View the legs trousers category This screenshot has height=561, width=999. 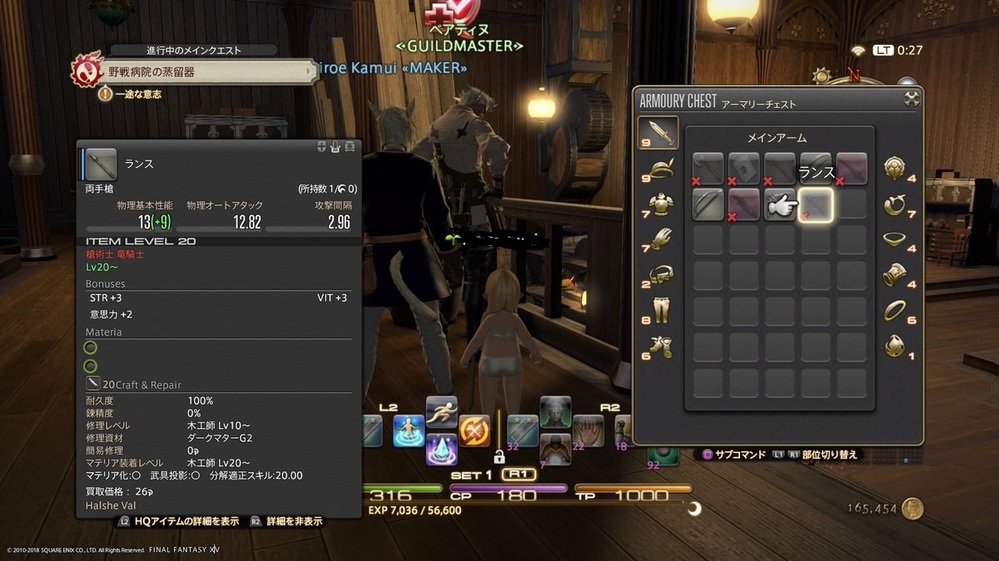658,311
